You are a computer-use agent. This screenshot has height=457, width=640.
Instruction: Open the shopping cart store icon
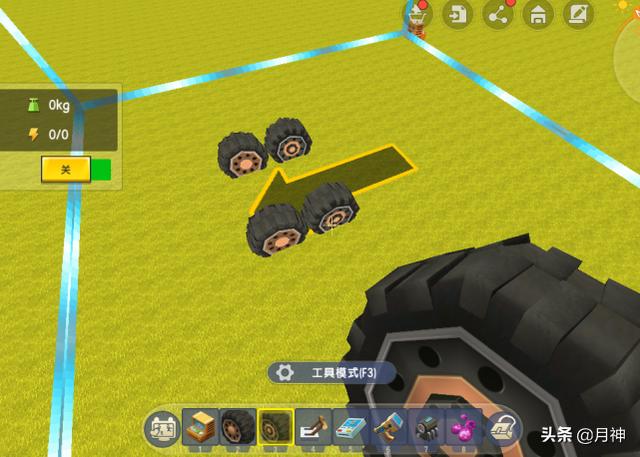click(418, 14)
